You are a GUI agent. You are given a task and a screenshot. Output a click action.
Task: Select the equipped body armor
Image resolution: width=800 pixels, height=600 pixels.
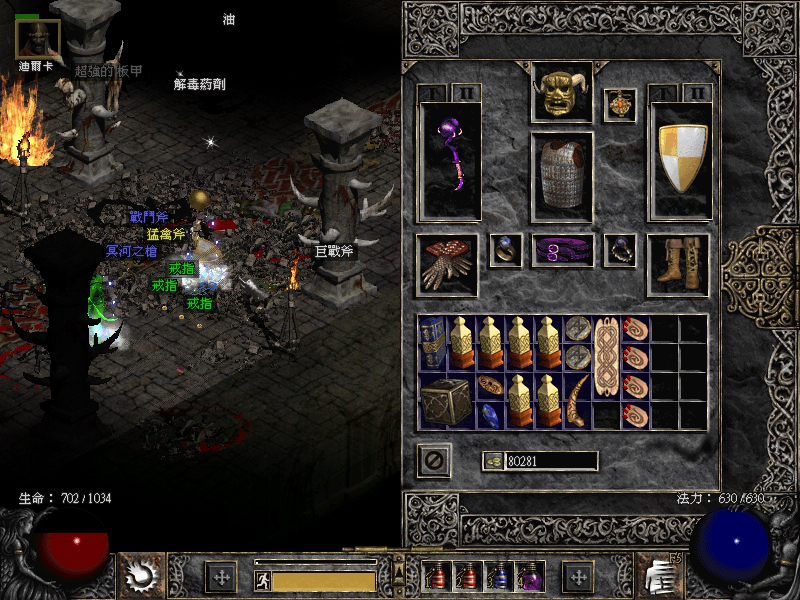pyautogui.click(x=561, y=176)
